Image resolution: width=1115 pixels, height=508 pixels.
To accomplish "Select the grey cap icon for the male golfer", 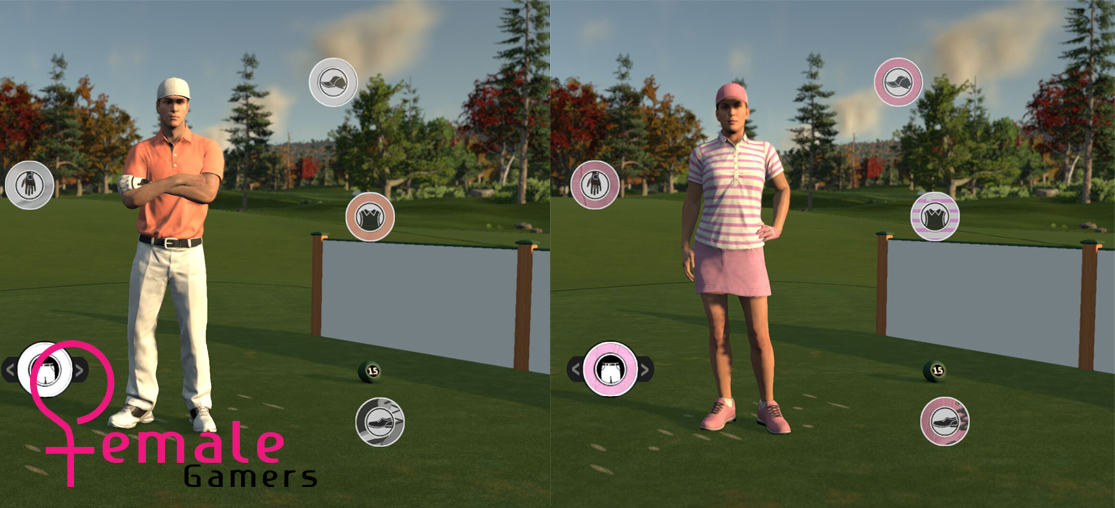I will click(x=333, y=82).
